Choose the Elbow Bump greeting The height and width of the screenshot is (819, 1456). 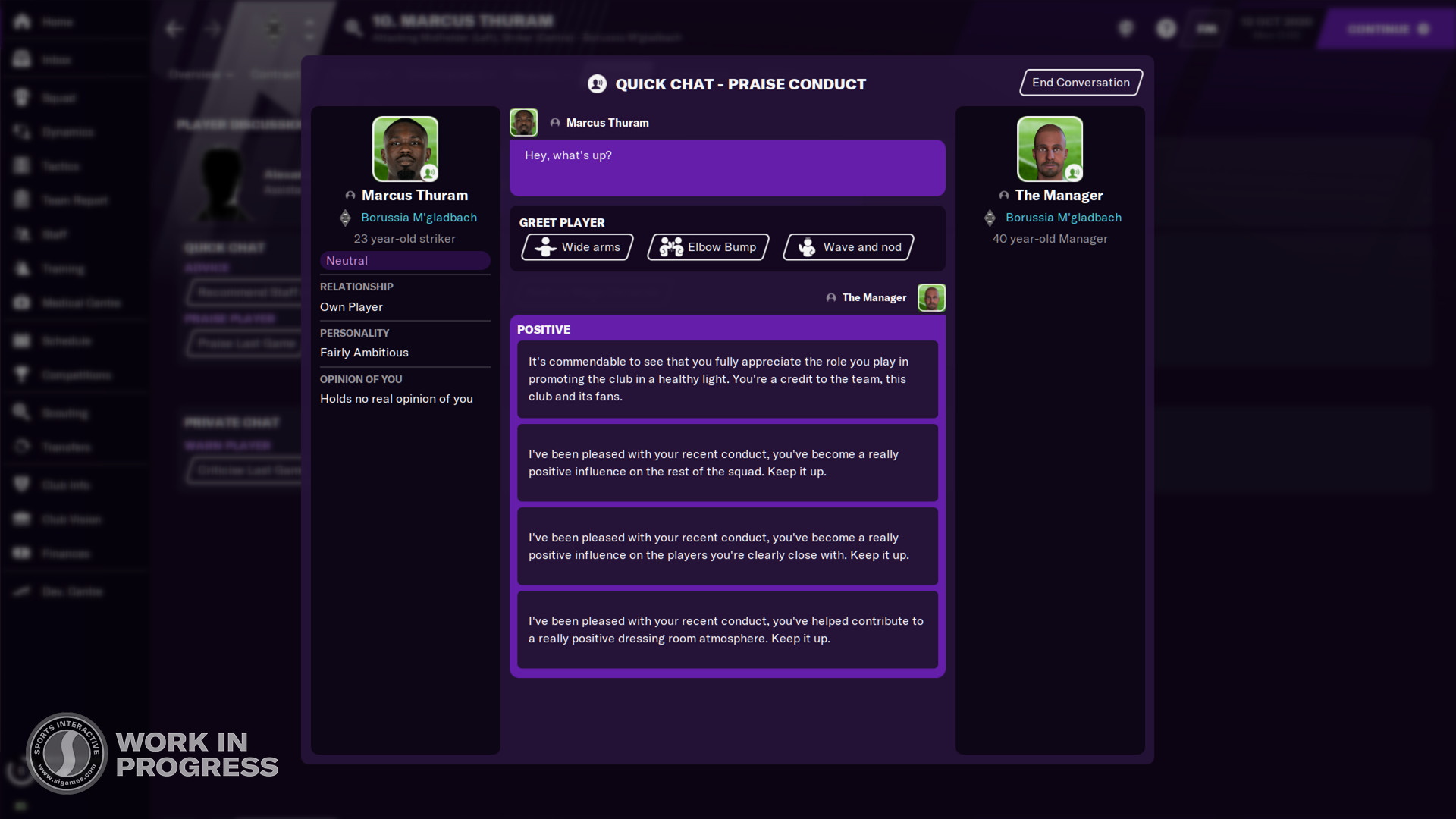coord(707,246)
